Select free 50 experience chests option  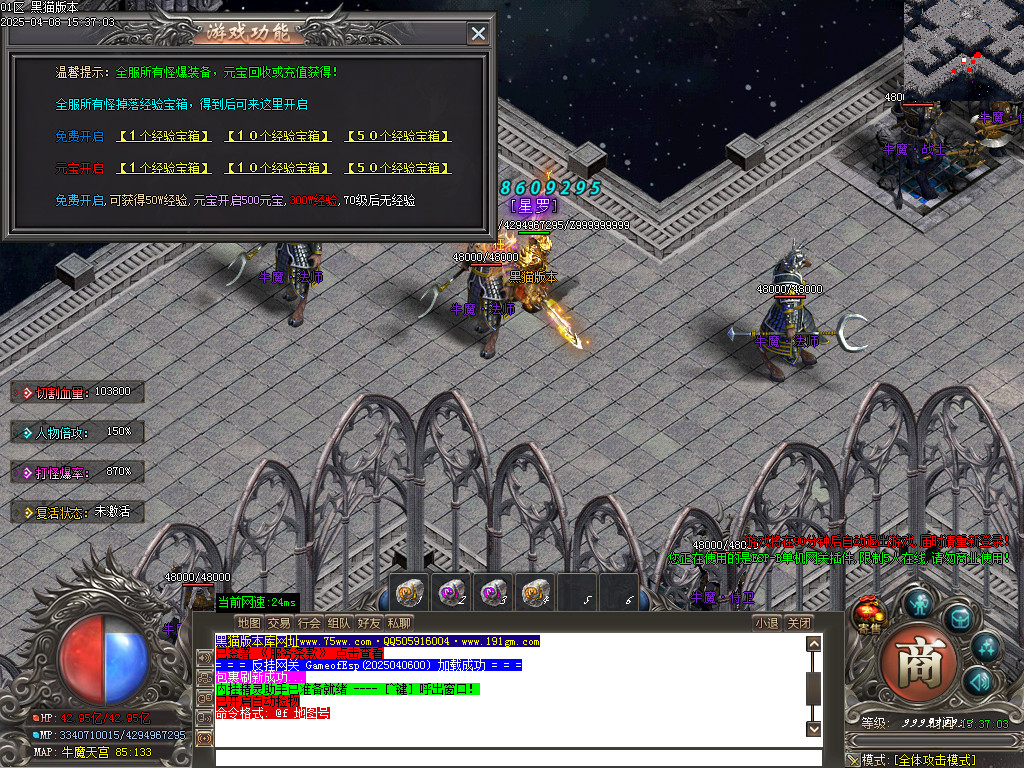point(398,136)
